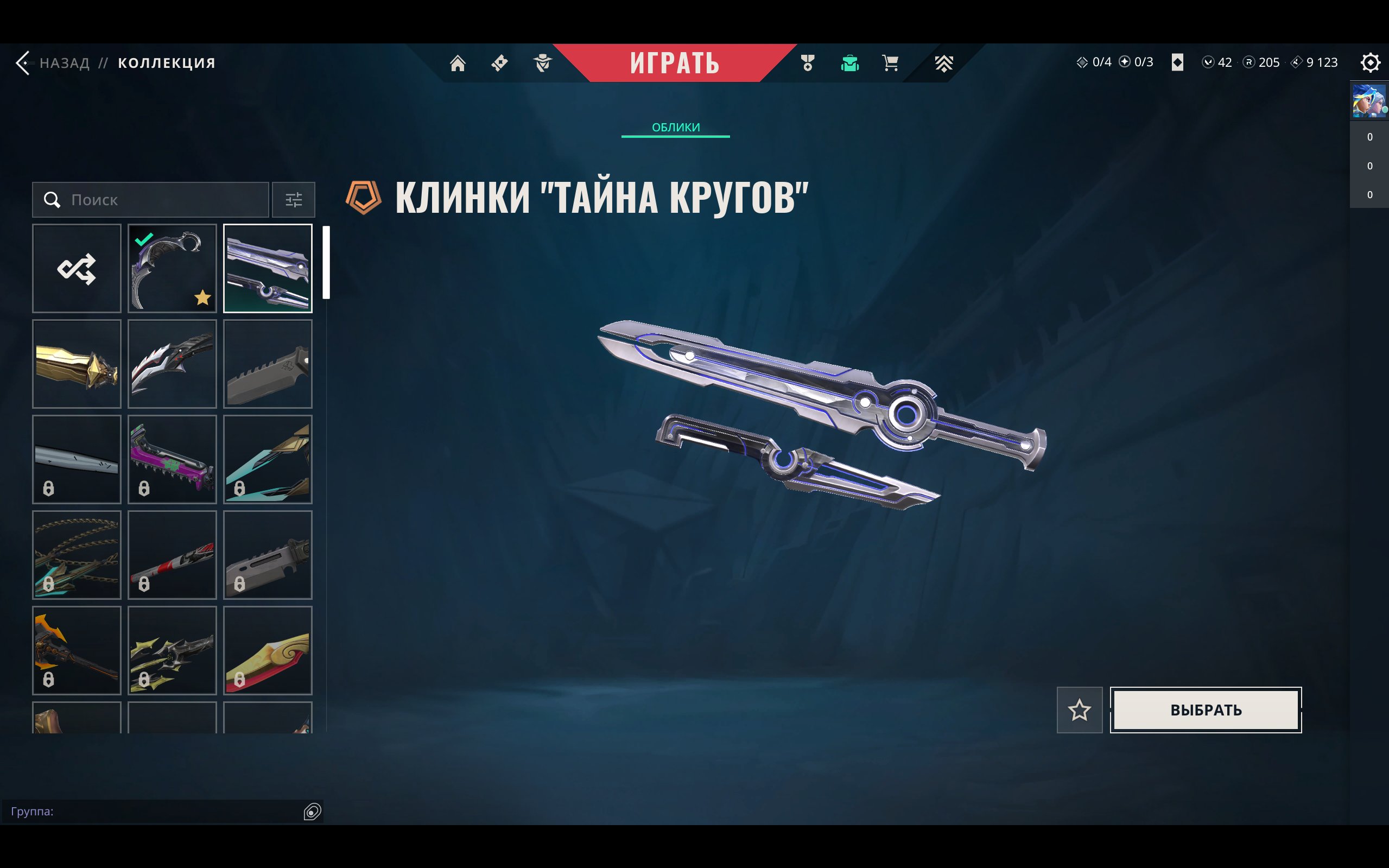Open the Store shopping cart icon
The width and height of the screenshot is (1389, 868).
[x=890, y=63]
